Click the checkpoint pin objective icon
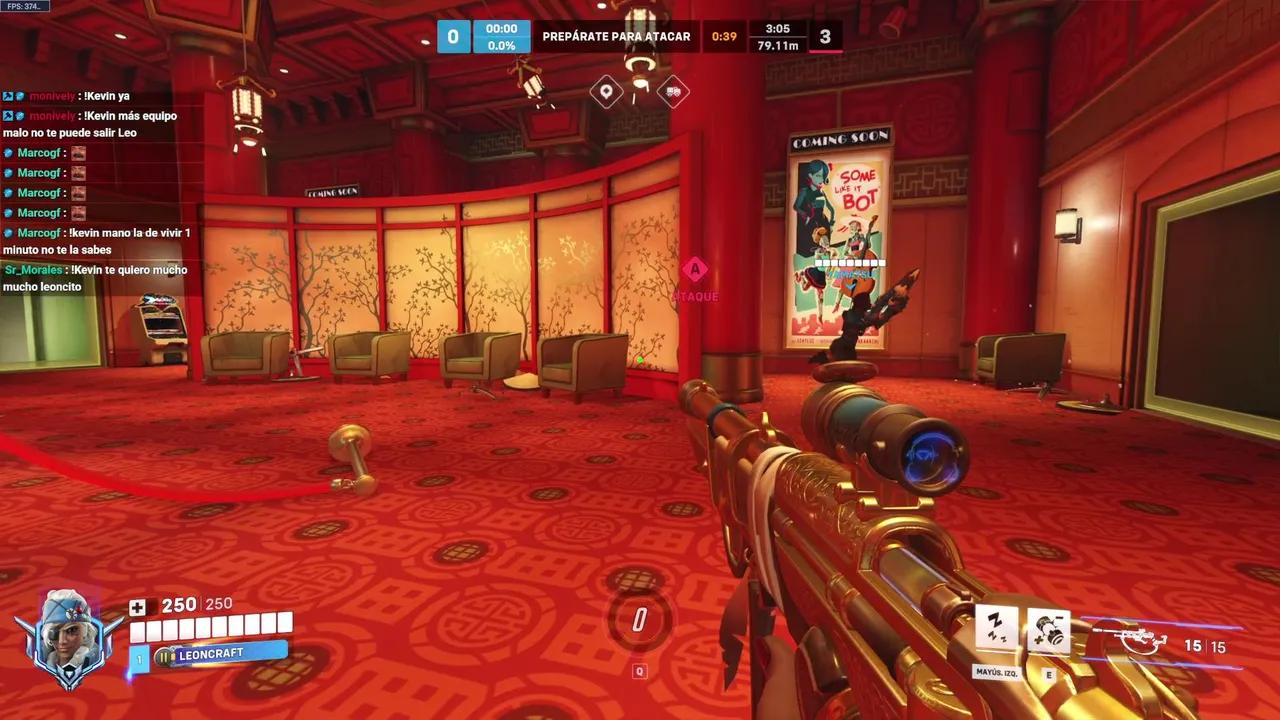This screenshot has height=720, width=1280. click(x=606, y=93)
